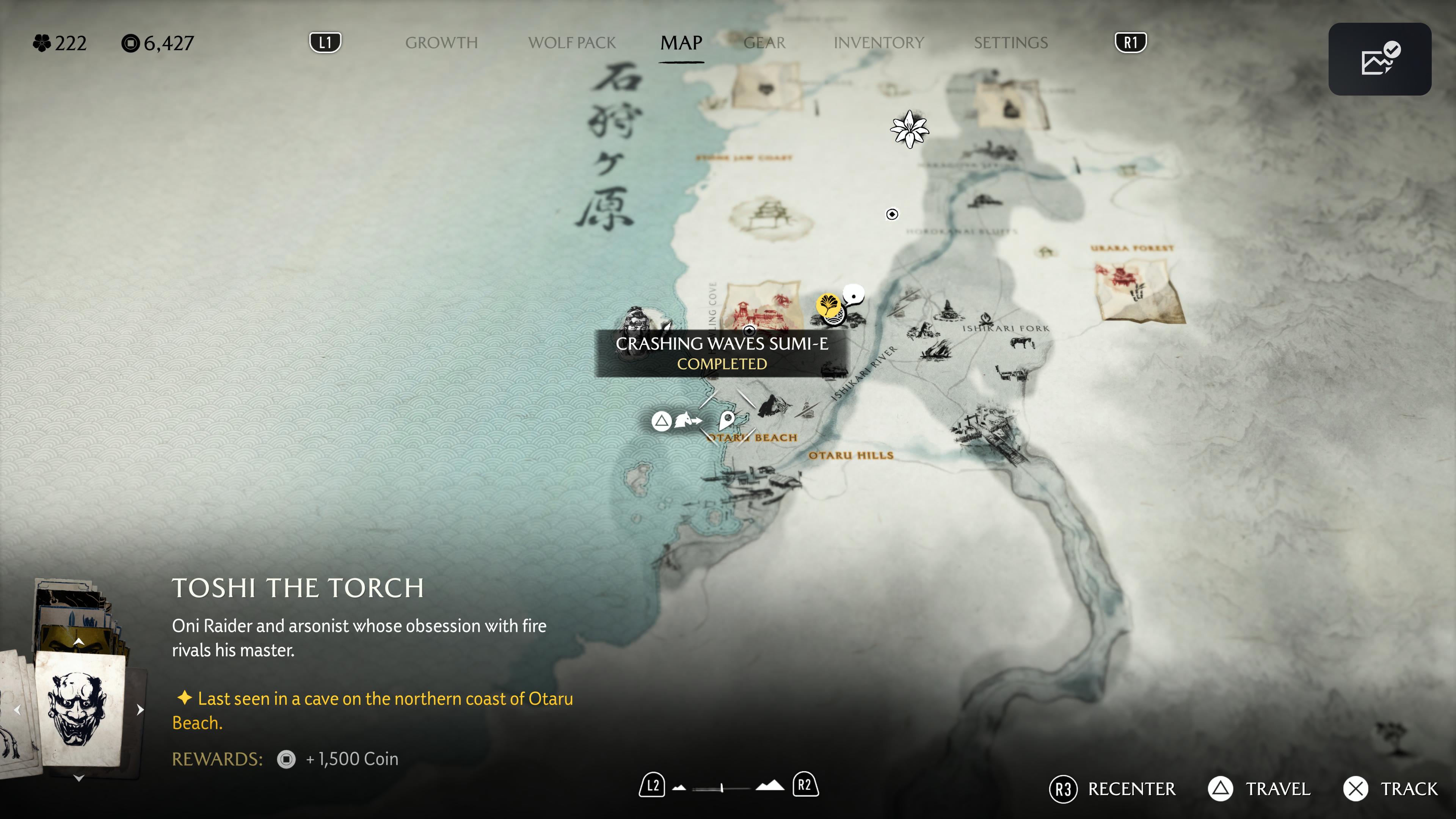The image size is (1456, 819).
Task: Open the Inventory tab
Action: [879, 43]
